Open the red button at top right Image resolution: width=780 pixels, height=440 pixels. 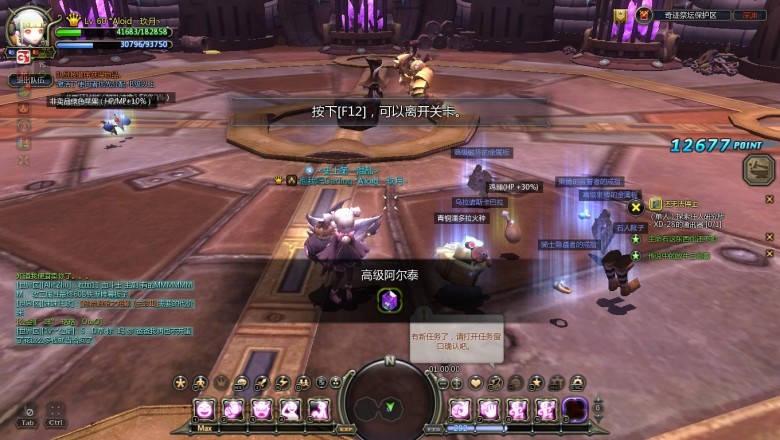click(x=748, y=15)
